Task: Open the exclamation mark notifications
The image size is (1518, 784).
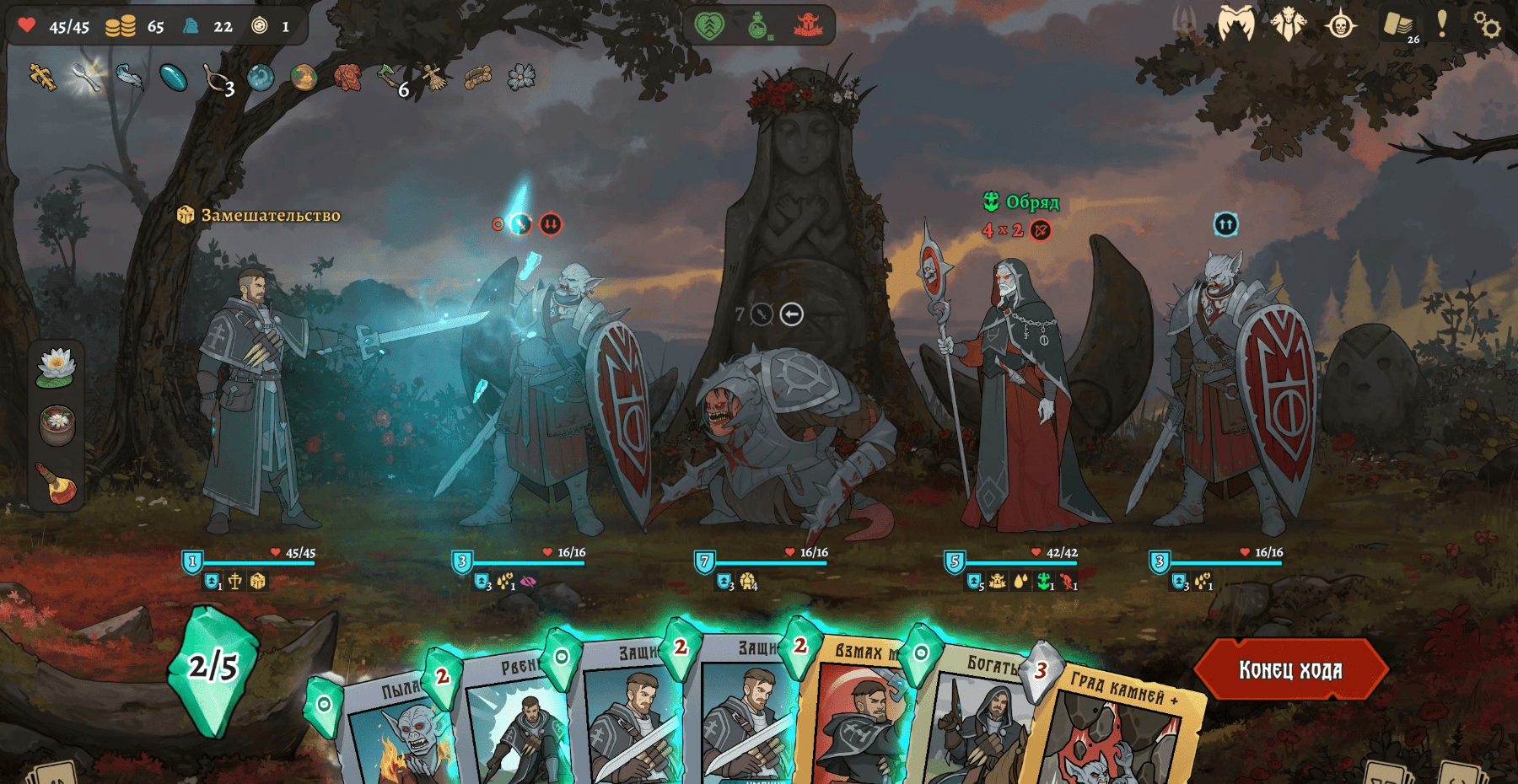Action: coord(1442,24)
